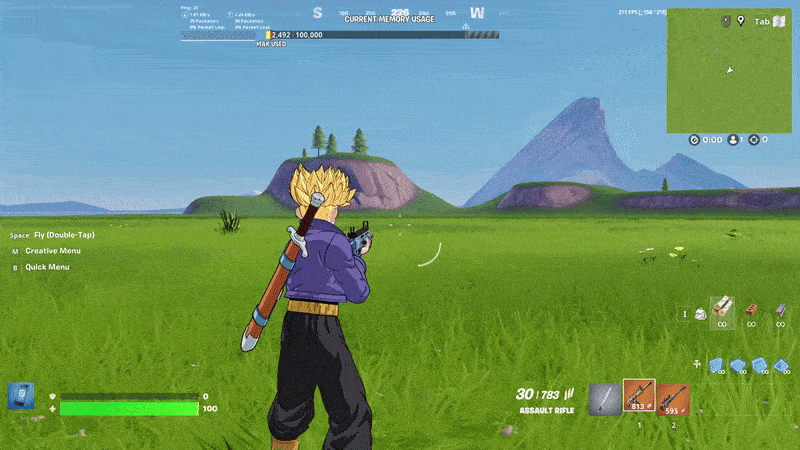Select the assault rifle with 813 ammo

638,397
